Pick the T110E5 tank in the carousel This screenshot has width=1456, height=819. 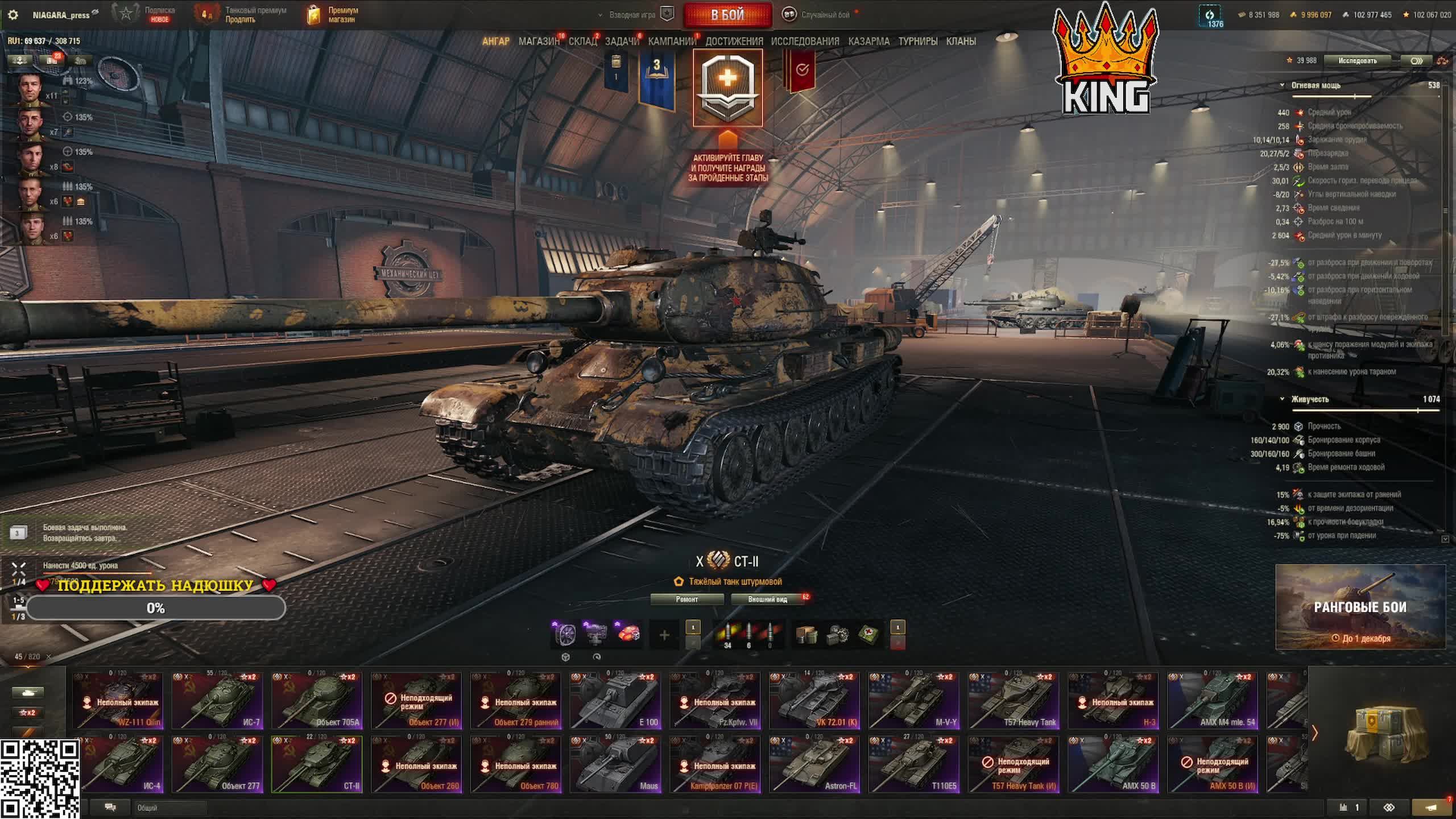point(914,764)
